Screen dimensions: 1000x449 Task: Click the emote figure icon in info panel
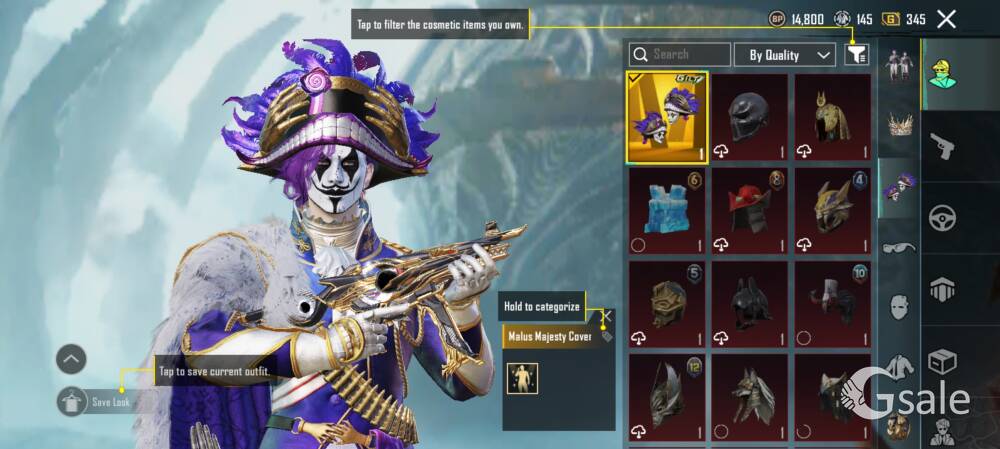pyautogui.click(x=522, y=377)
